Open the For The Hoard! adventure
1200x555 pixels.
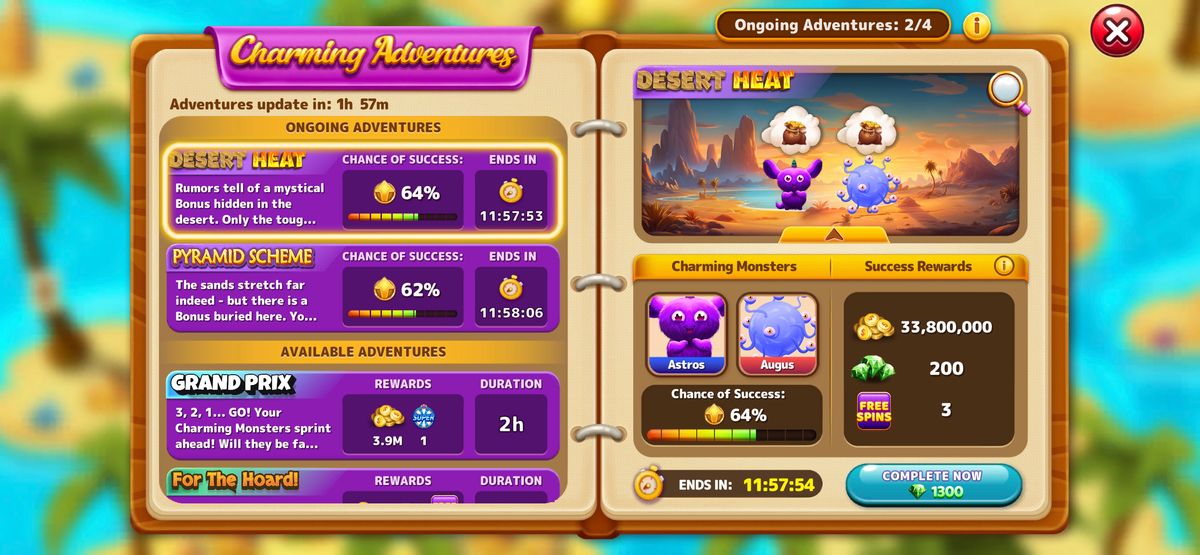(x=362, y=483)
